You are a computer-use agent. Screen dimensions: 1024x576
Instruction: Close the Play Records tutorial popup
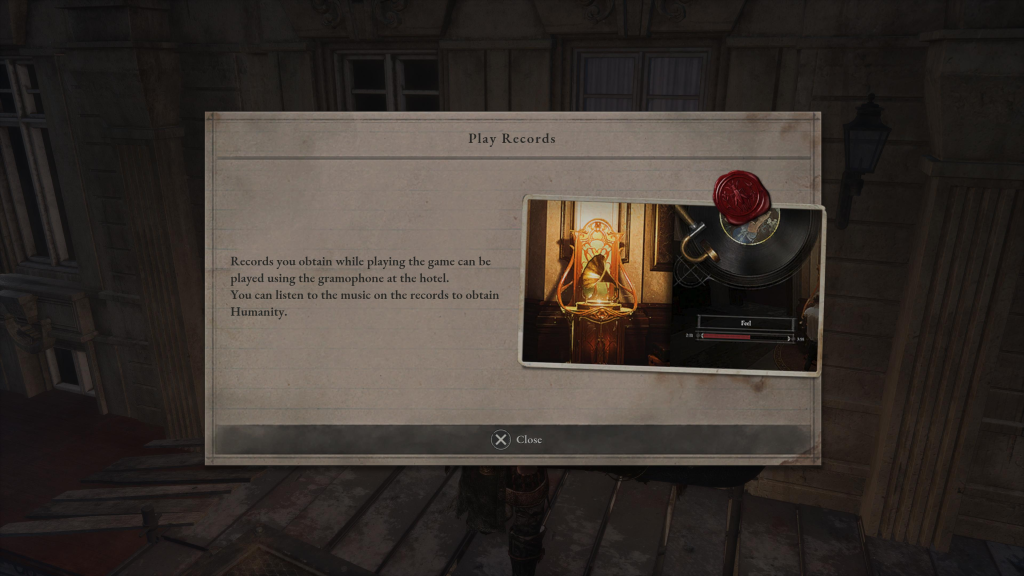(516, 440)
